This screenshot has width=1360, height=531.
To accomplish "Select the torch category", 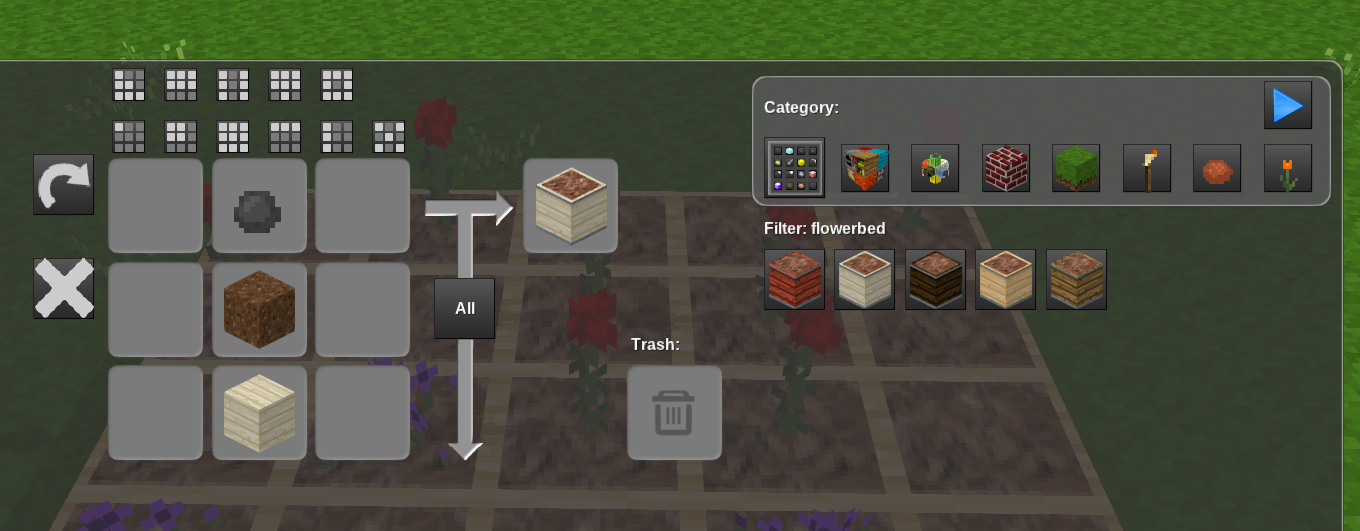I will 1146,168.
